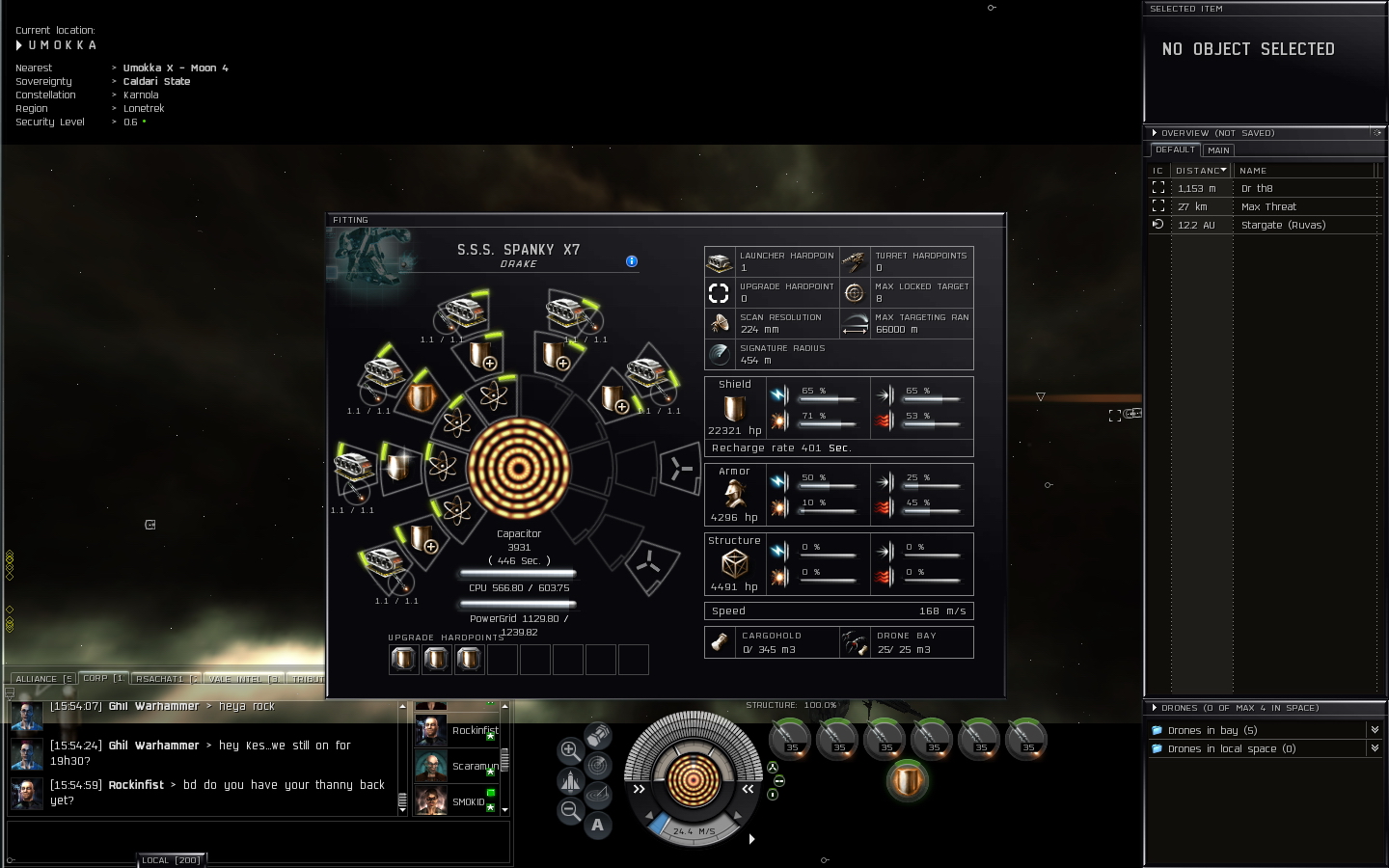Activate the shield hardener module on HUD
1389x868 pixels.
pyautogui.click(x=907, y=780)
